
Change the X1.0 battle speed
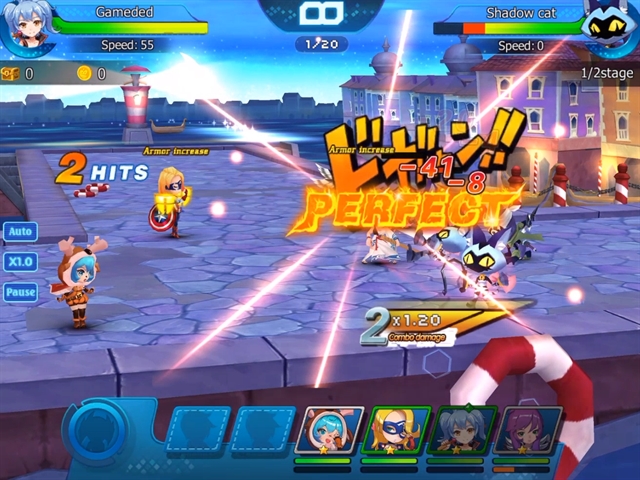tap(20, 262)
